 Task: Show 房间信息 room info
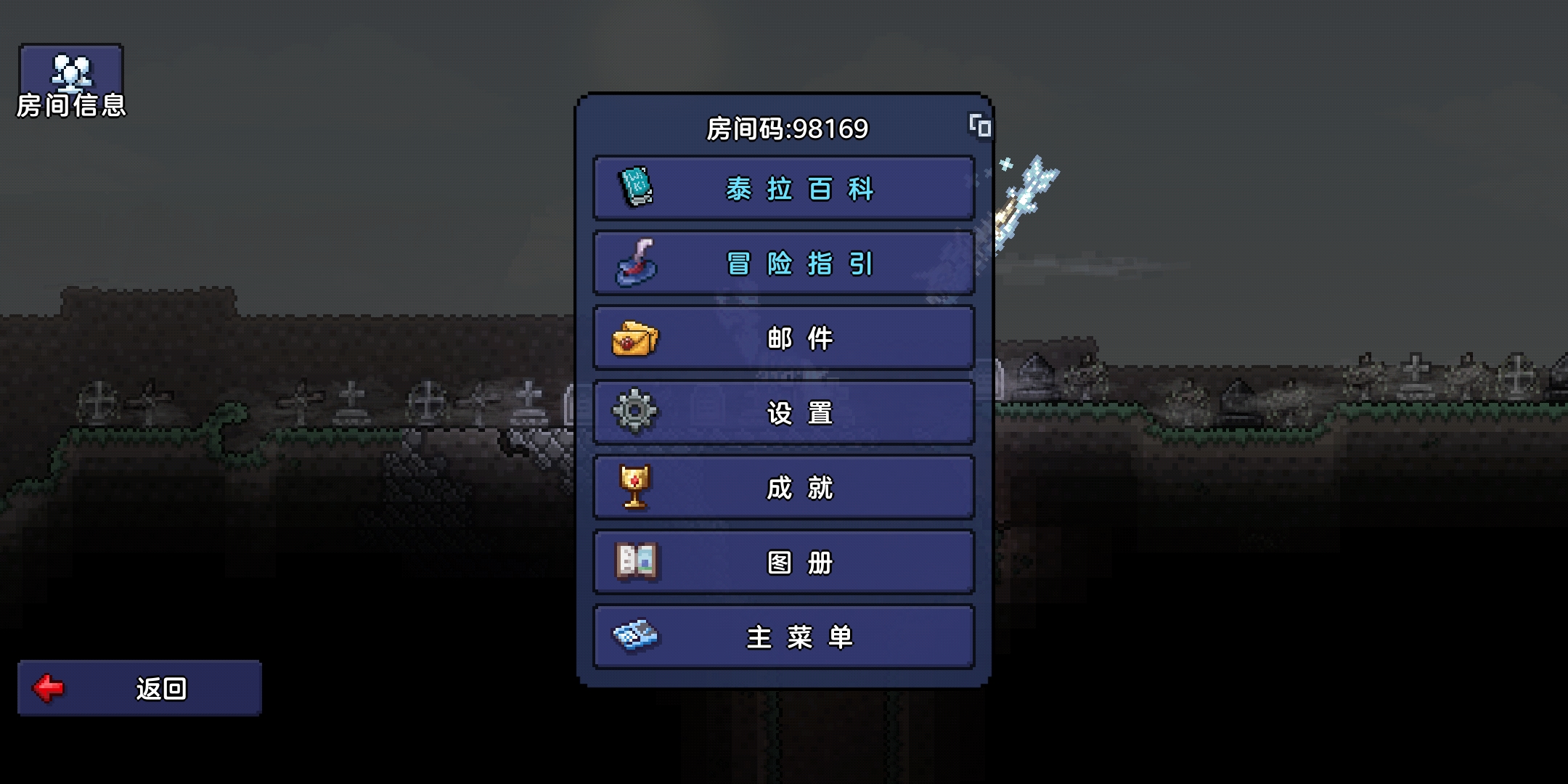(x=71, y=81)
